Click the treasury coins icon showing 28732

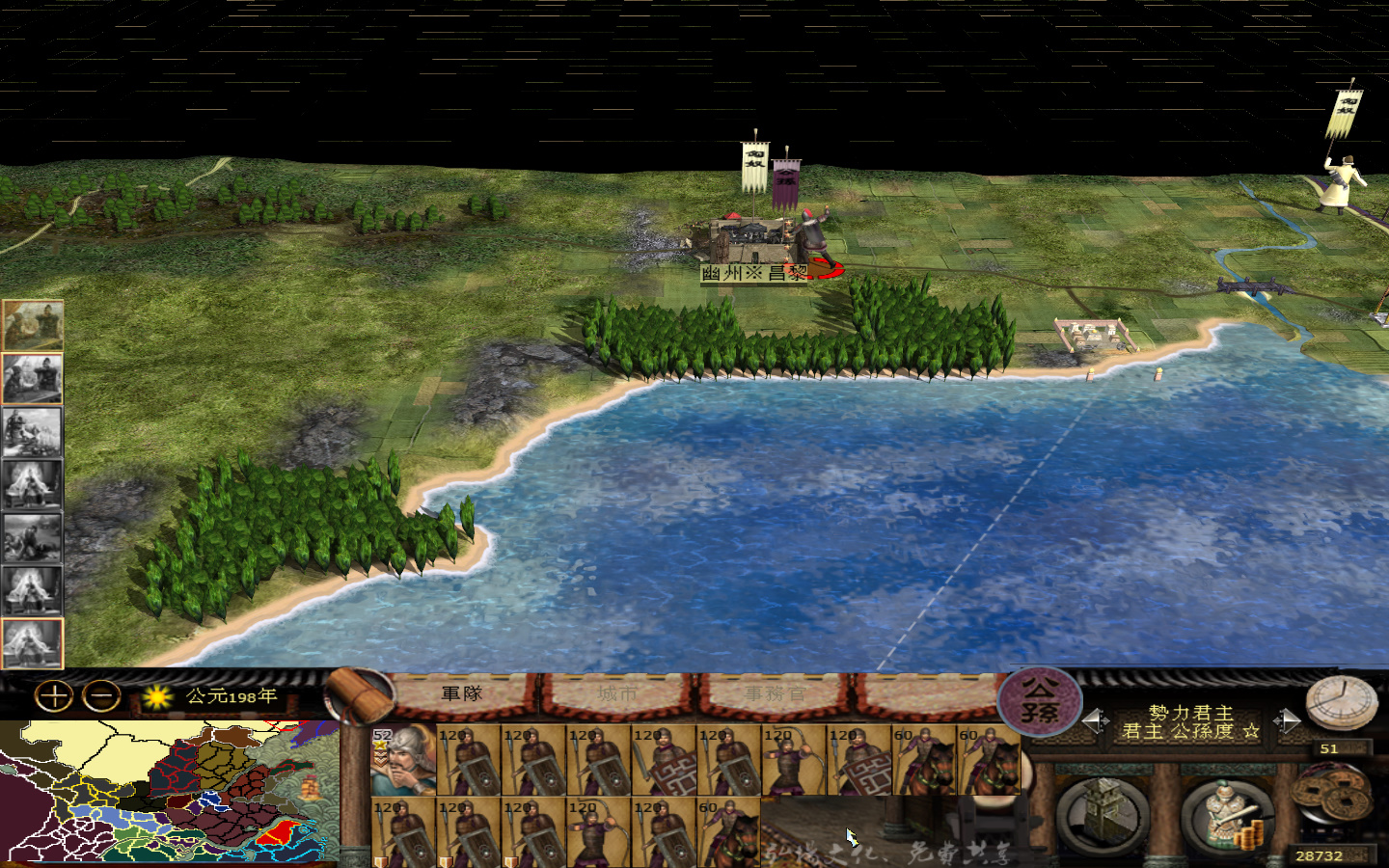[x=1330, y=800]
